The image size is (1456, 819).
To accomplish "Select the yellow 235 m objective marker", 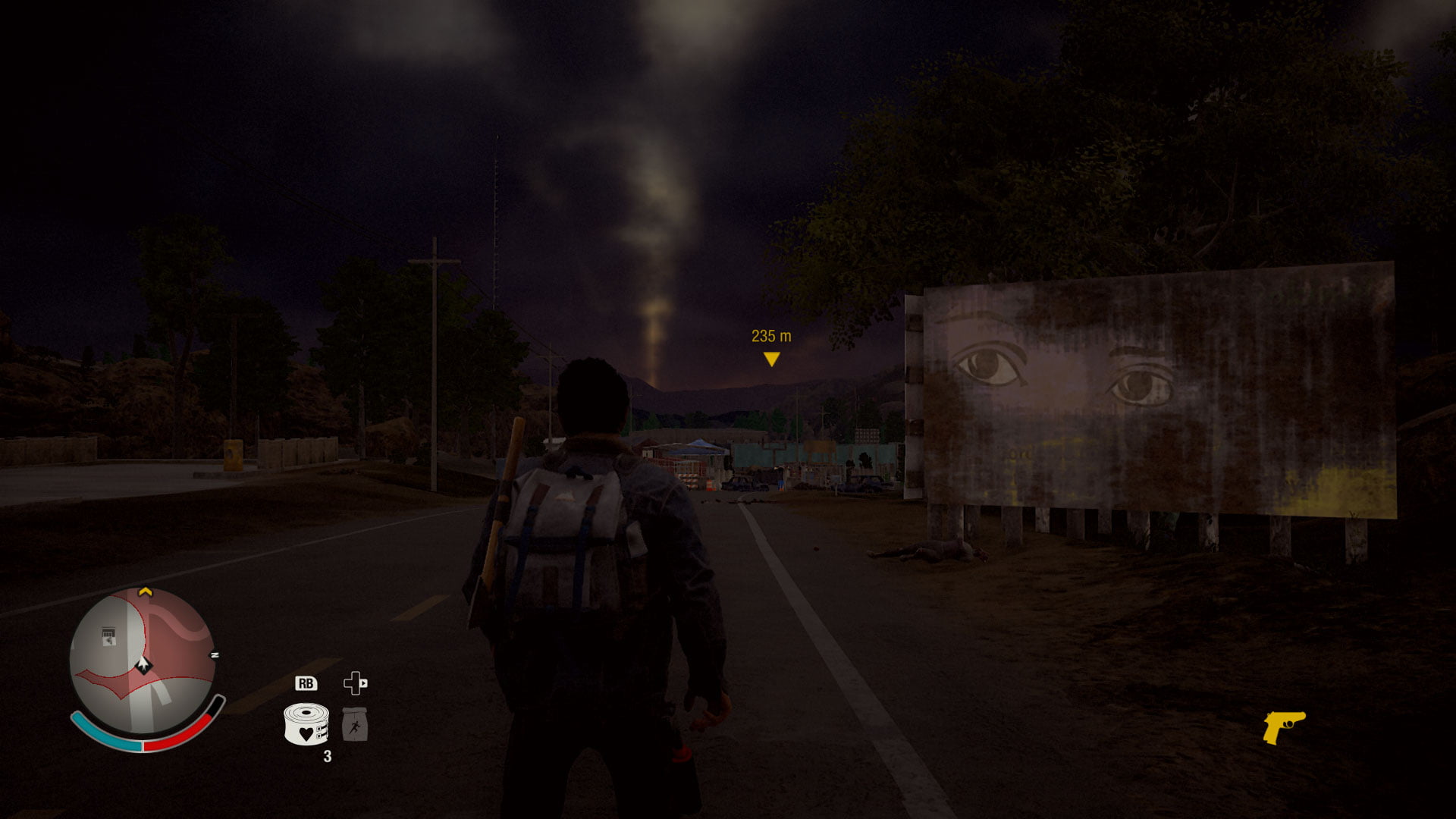I will [771, 359].
